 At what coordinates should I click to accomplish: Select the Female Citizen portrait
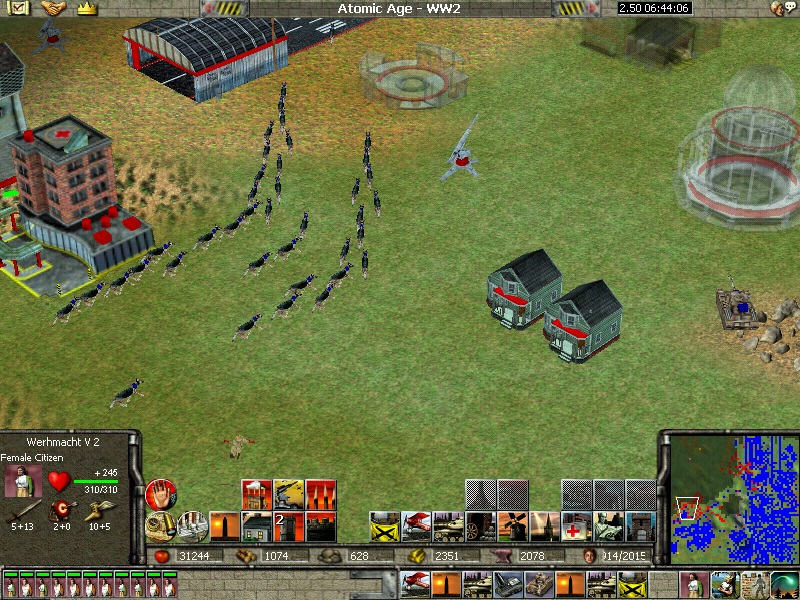21,481
